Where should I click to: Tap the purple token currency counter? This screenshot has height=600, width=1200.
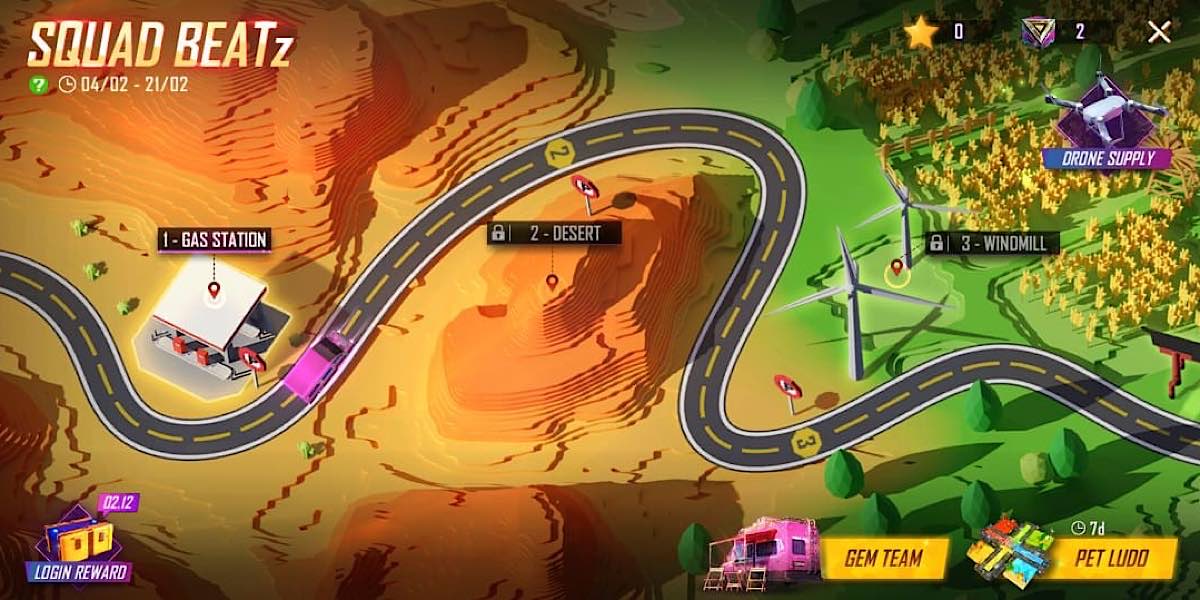[1055, 32]
